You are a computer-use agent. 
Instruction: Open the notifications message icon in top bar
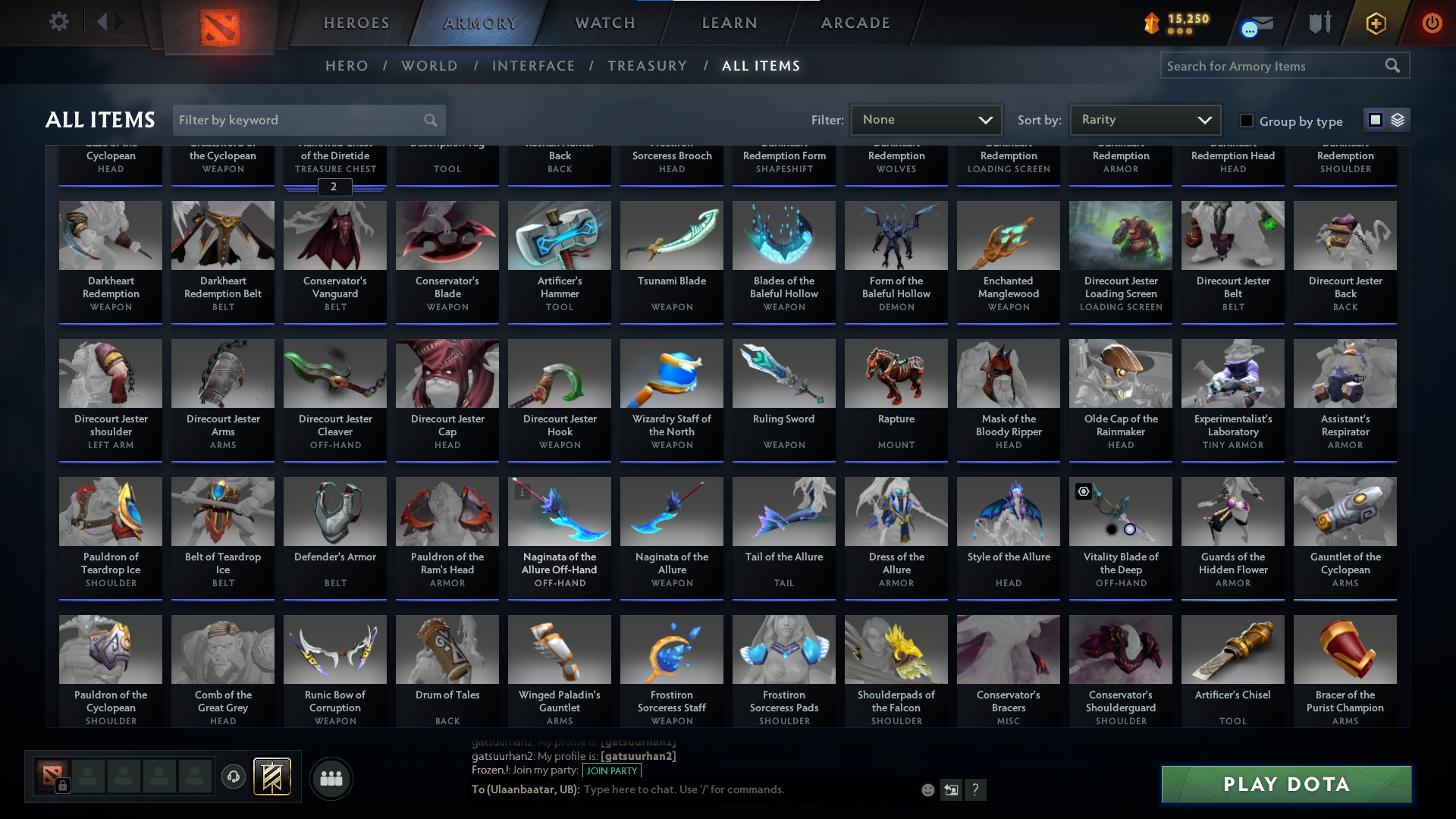click(x=1257, y=23)
